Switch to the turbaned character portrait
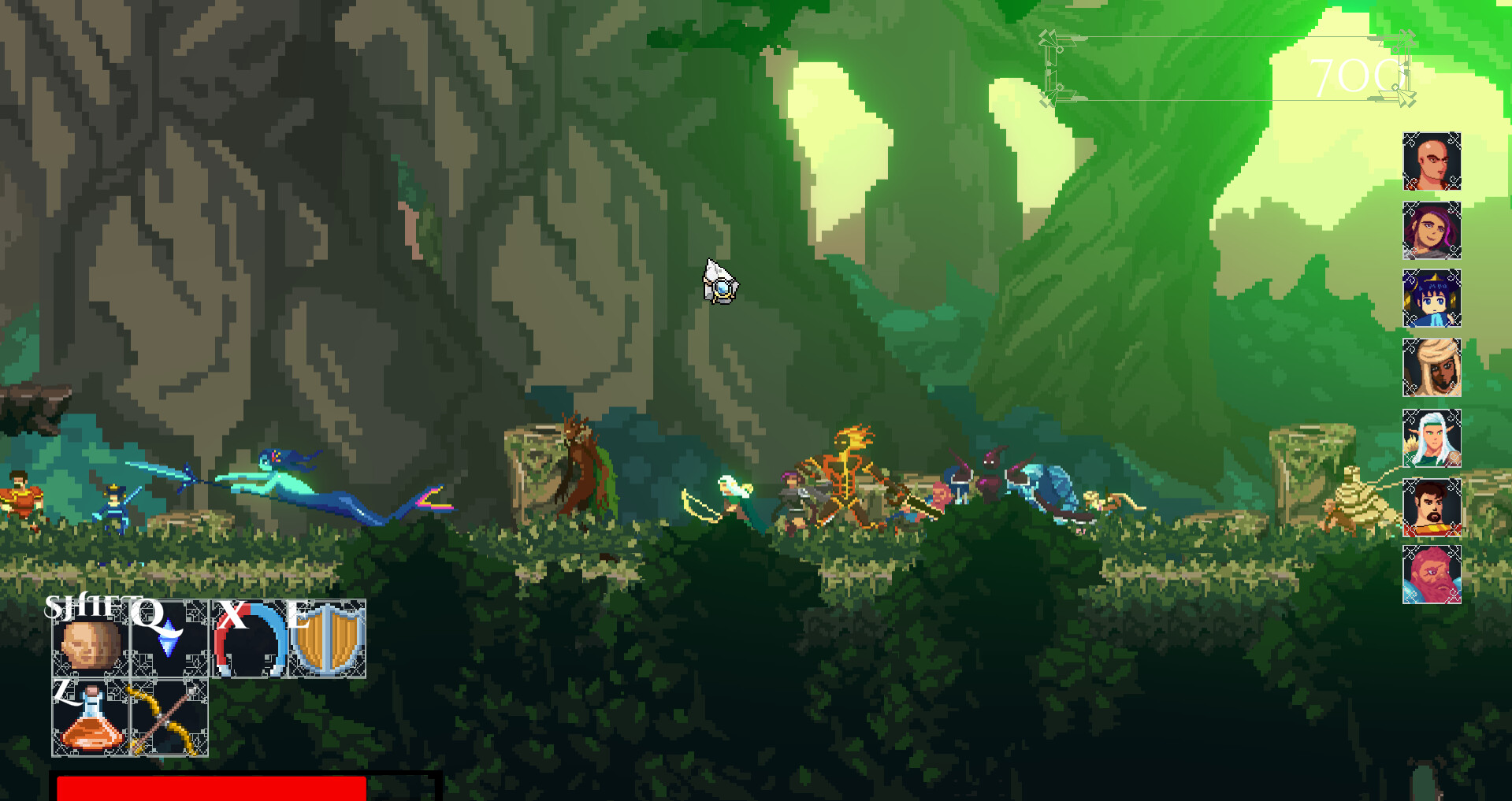1512x801 pixels. 1432,368
